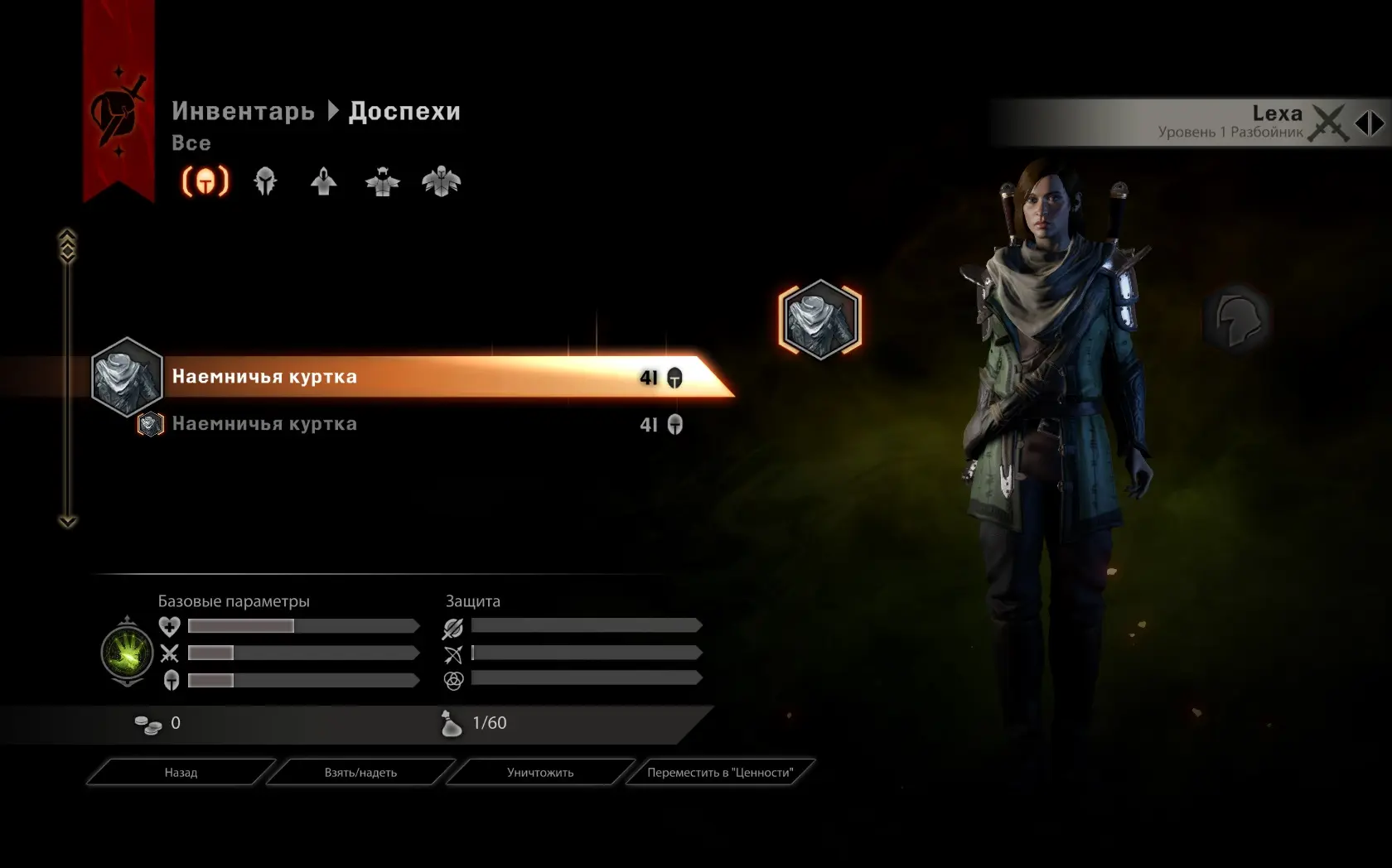Show the hooded robe armor filter
1392x868 pixels.
324,181
